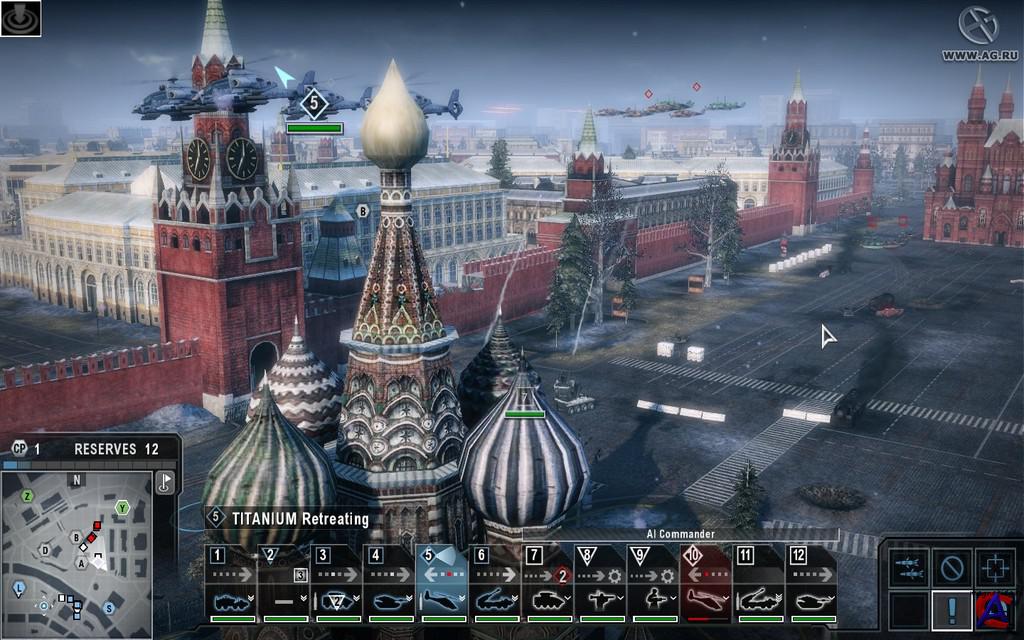The height and width of the screenshot is (640, 1024).
Task: Choose infantry group 8 card
Action: tap(601, 584)
